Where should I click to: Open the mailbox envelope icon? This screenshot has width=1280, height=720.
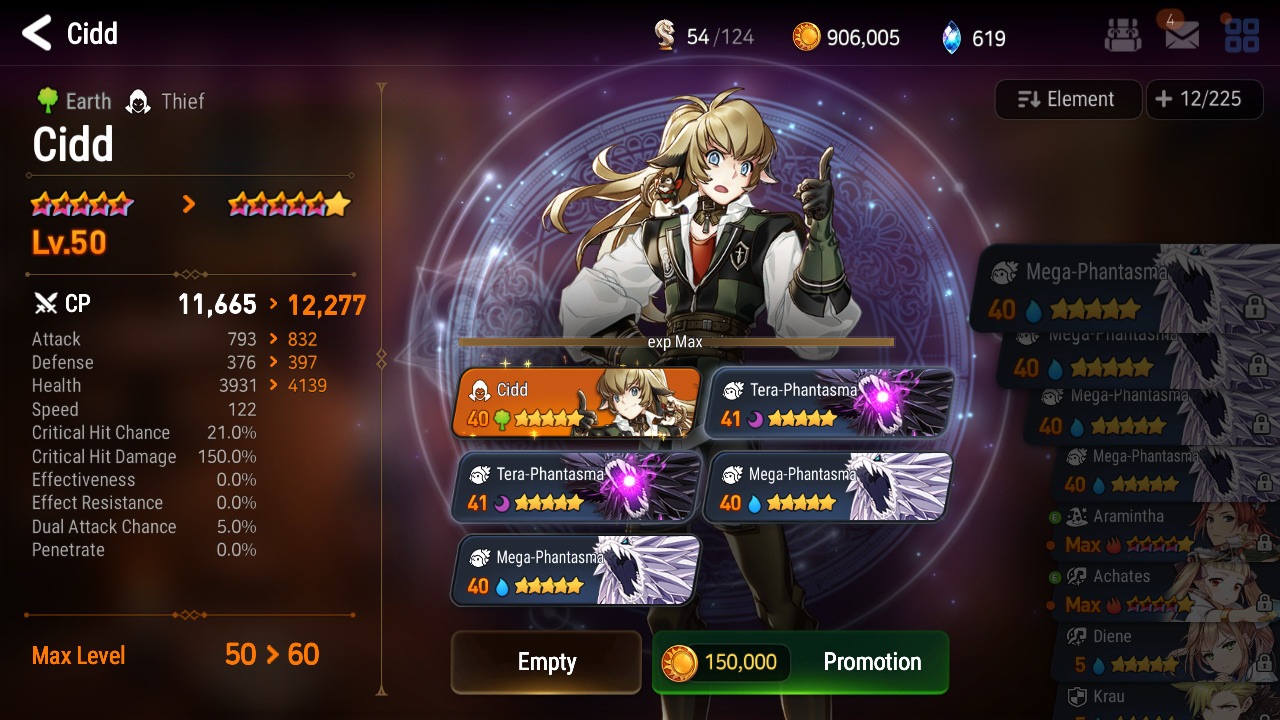tap(1182, 36)
